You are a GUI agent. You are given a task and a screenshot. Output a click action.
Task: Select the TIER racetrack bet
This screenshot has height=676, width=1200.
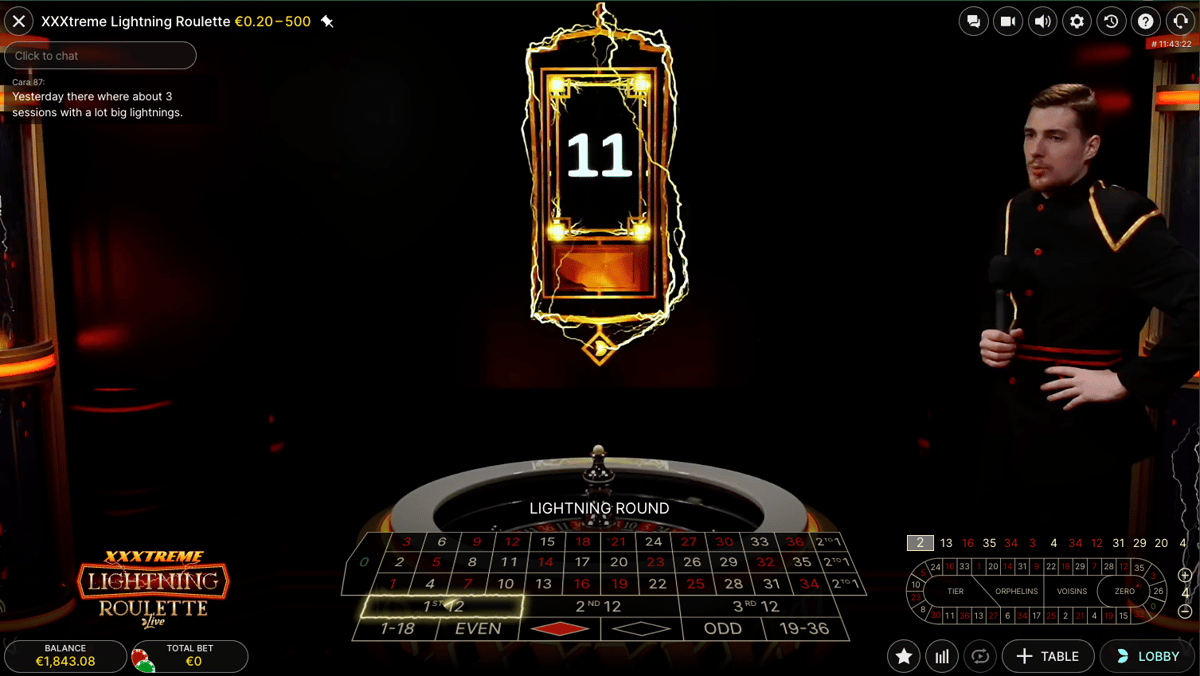coord(955,591)
